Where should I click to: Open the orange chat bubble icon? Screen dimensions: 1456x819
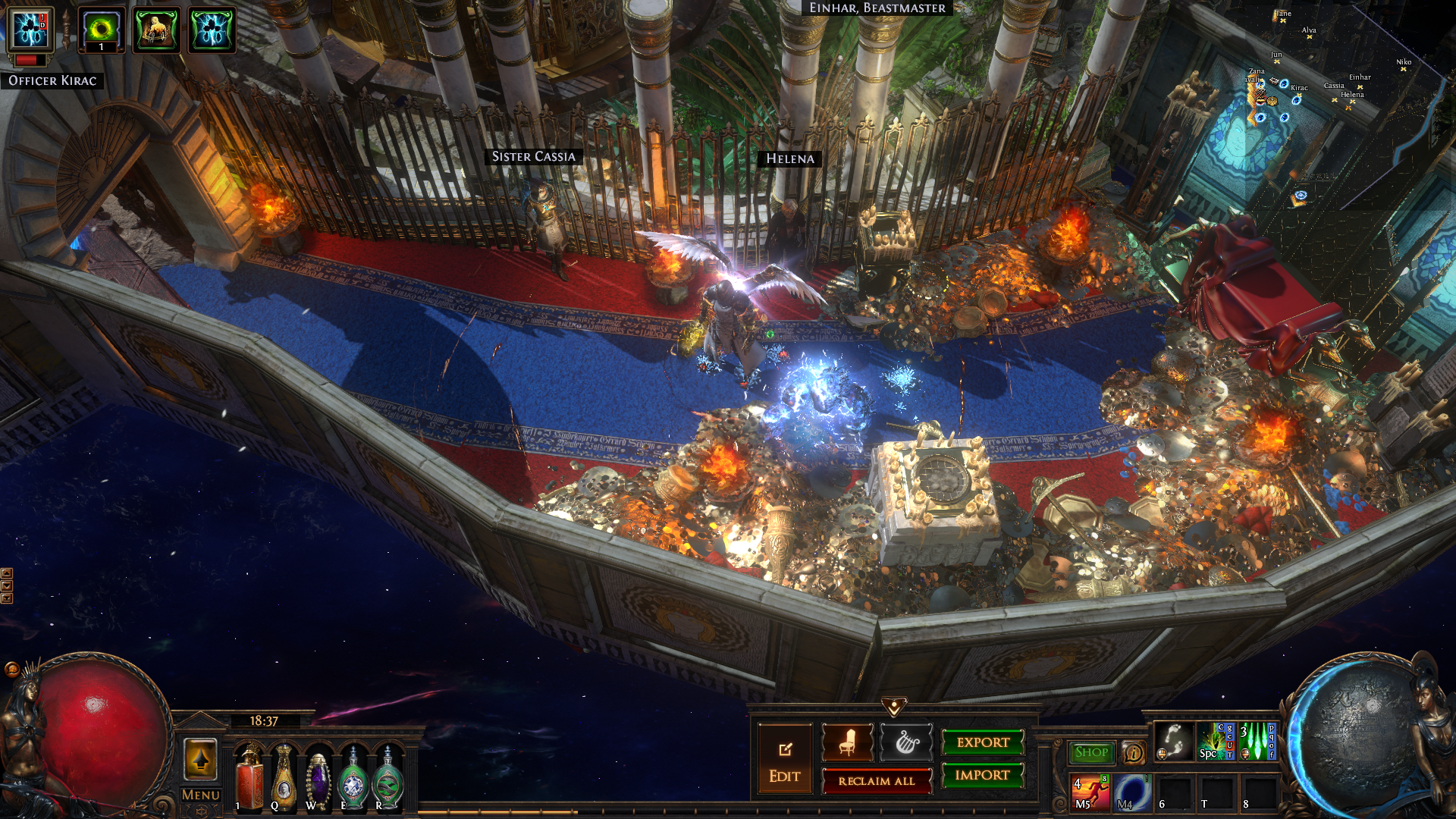[x=1134, y=752]
